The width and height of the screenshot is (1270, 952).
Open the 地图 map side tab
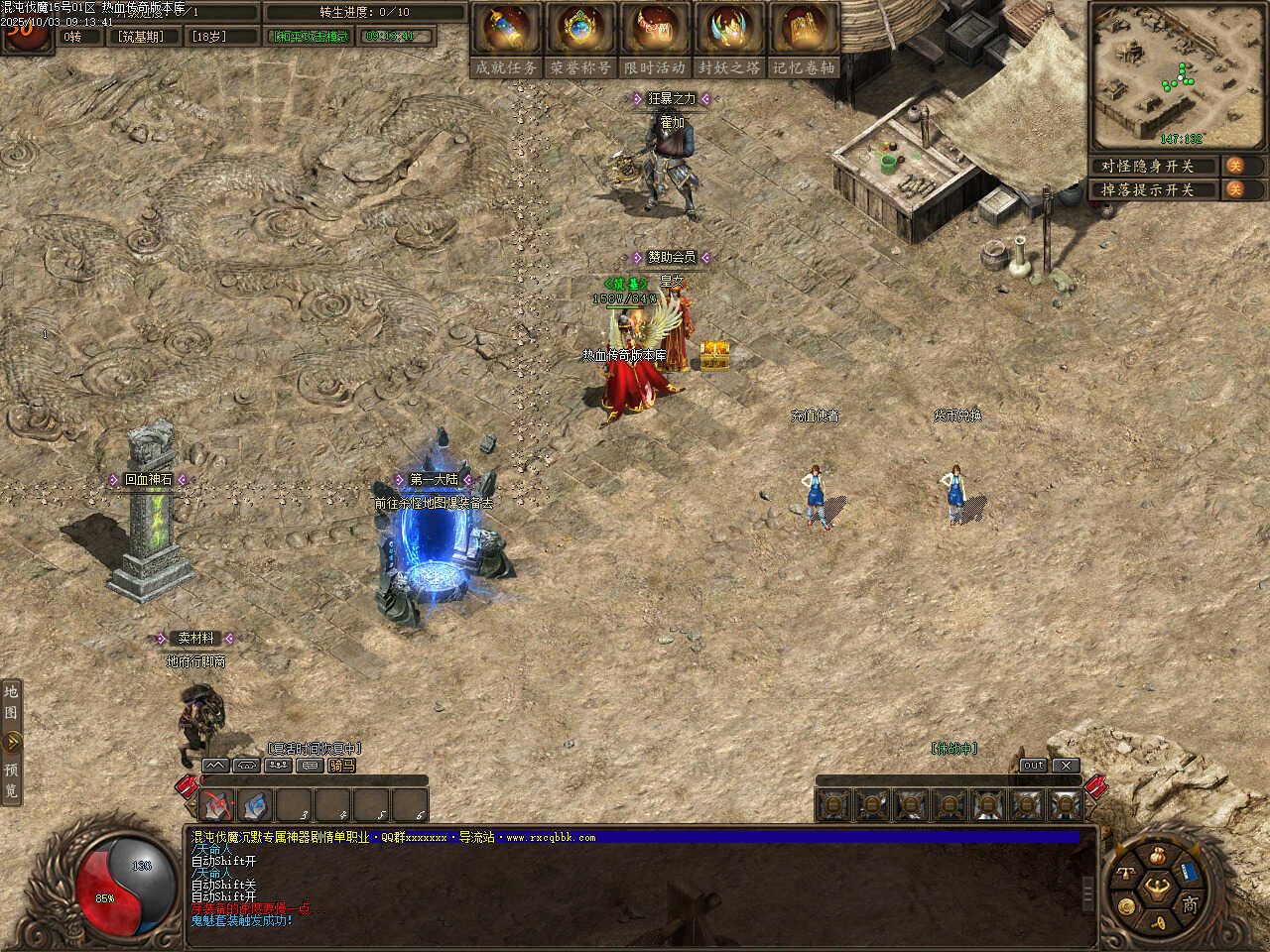(11, 702)
